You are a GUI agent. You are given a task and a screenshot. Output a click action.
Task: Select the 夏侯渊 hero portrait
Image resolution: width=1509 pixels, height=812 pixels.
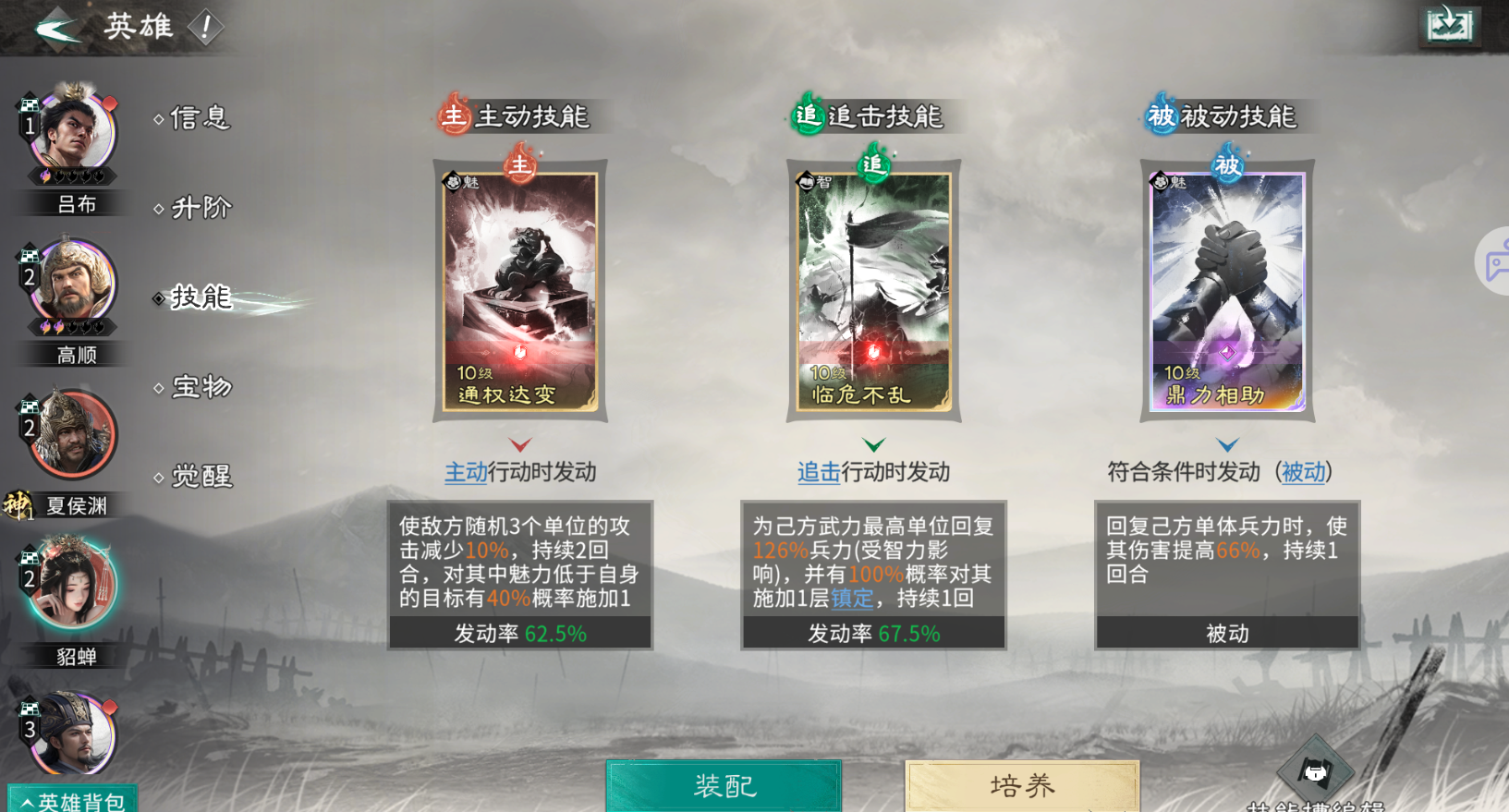point(69,434)
